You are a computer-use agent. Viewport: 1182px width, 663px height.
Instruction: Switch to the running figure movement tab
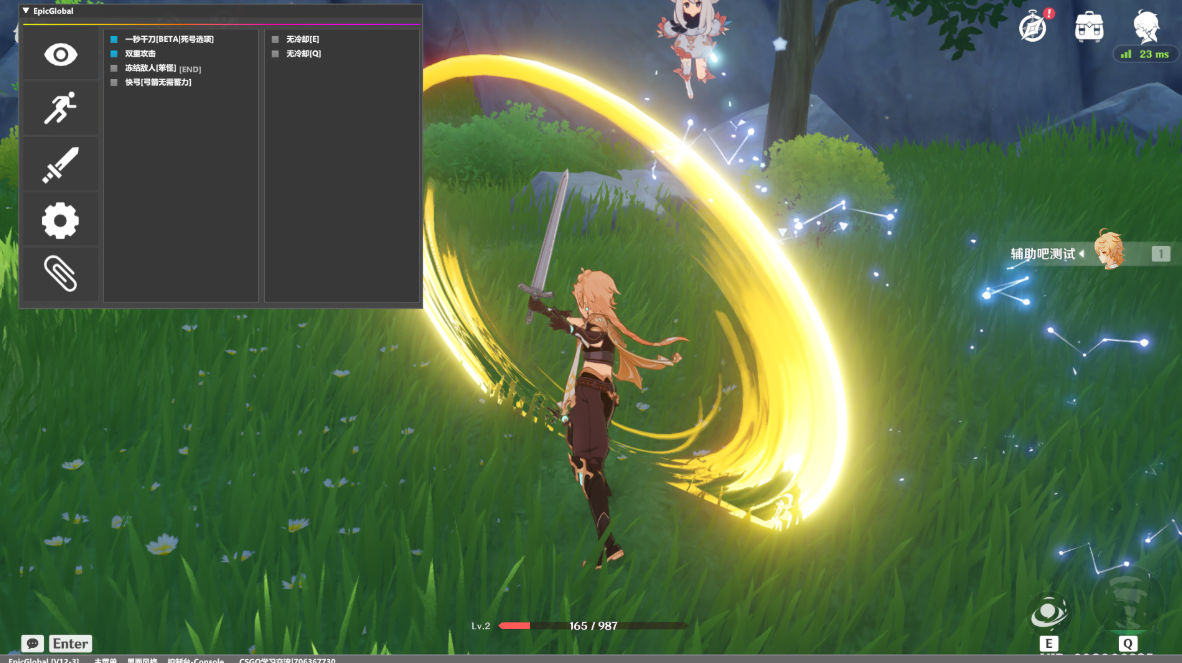(60, 108)
